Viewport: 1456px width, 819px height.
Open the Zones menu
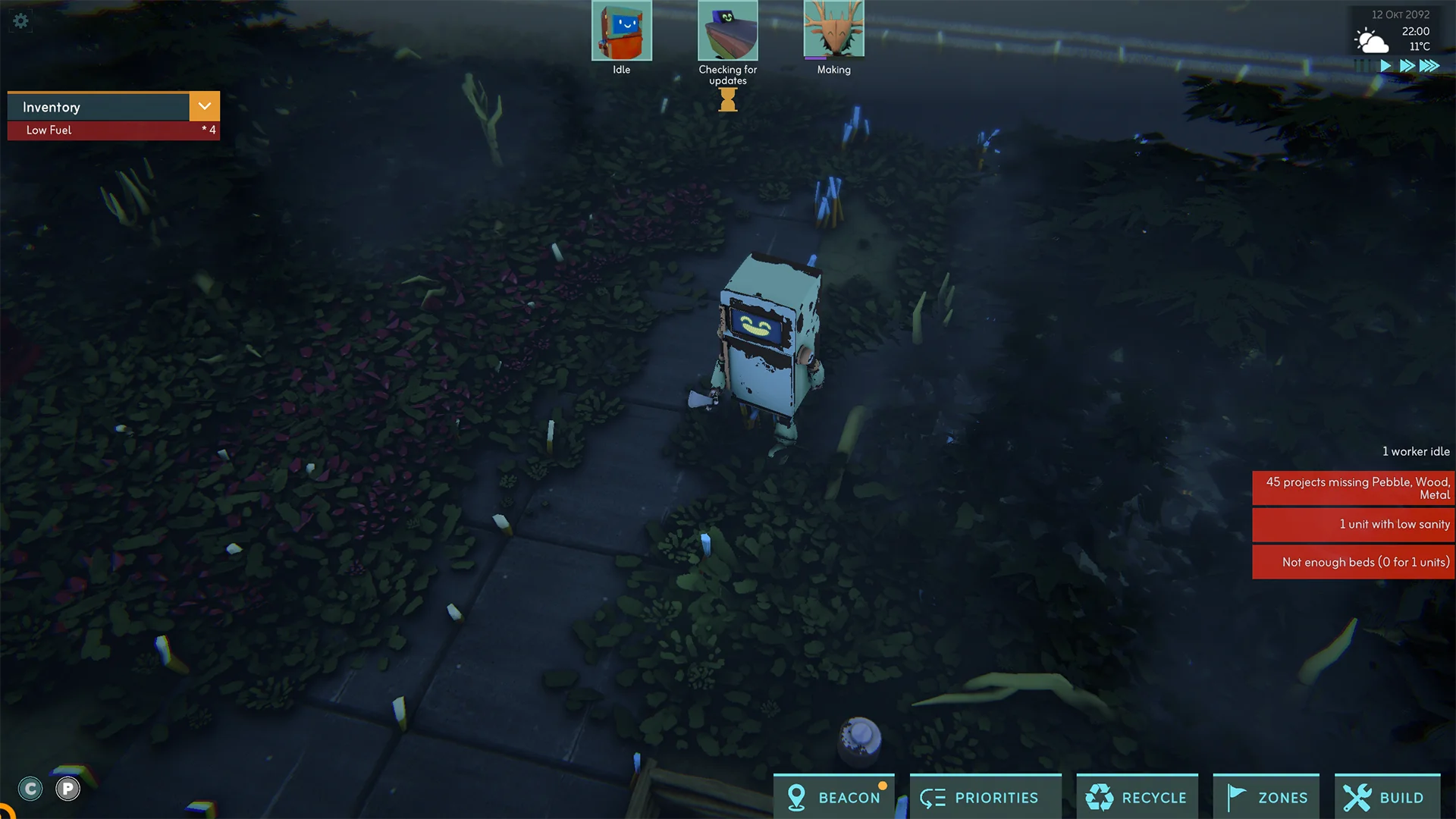(1266, 797)
